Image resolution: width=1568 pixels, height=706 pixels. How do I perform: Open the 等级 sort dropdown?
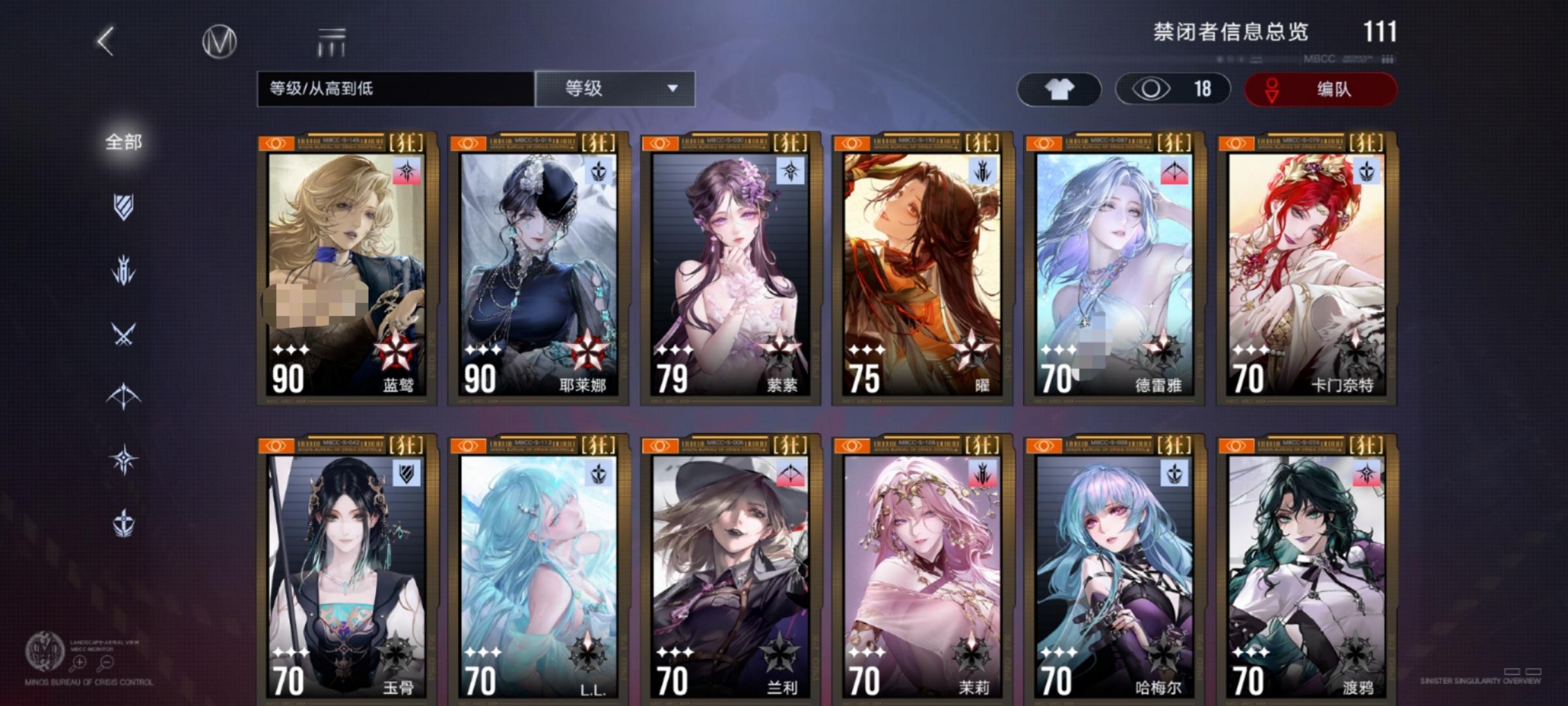614,88
